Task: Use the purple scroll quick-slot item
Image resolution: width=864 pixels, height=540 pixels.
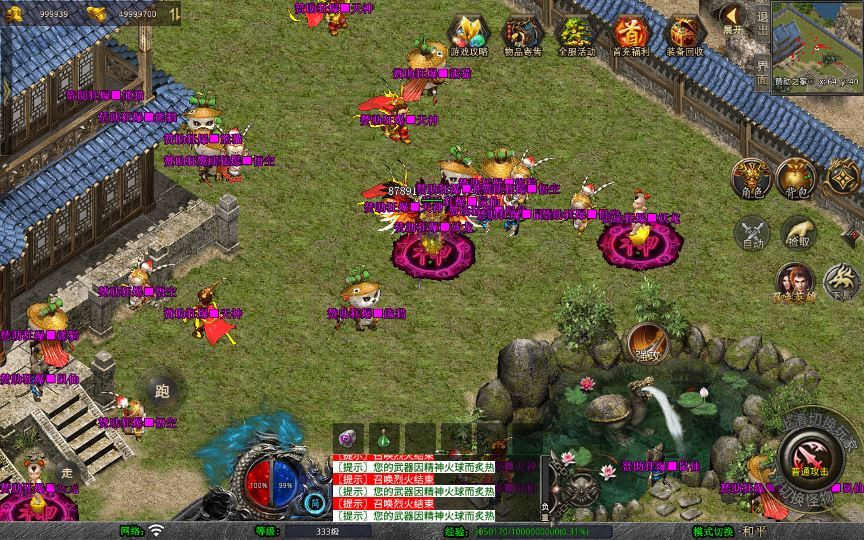Action: pos(348,438)
